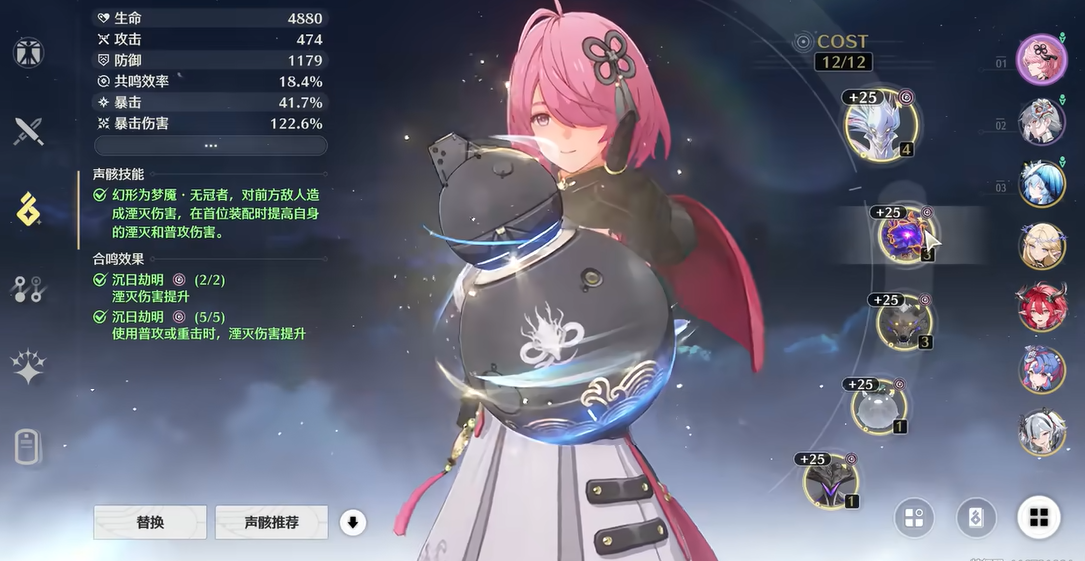Viewport: 1085px width, 561px height.
Task: Switch to the character attributes tab
Action: [28, 52]
